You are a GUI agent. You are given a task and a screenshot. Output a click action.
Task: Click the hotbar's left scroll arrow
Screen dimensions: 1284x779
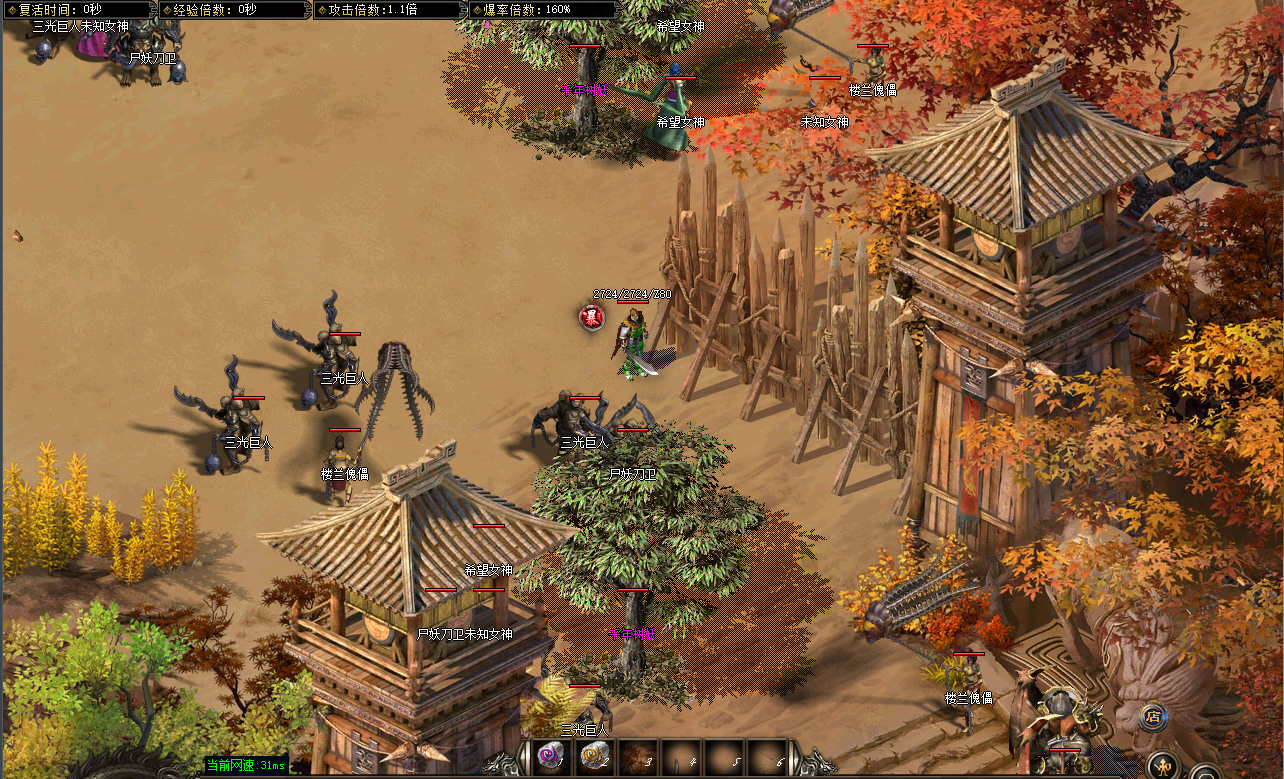coord(525,758)
